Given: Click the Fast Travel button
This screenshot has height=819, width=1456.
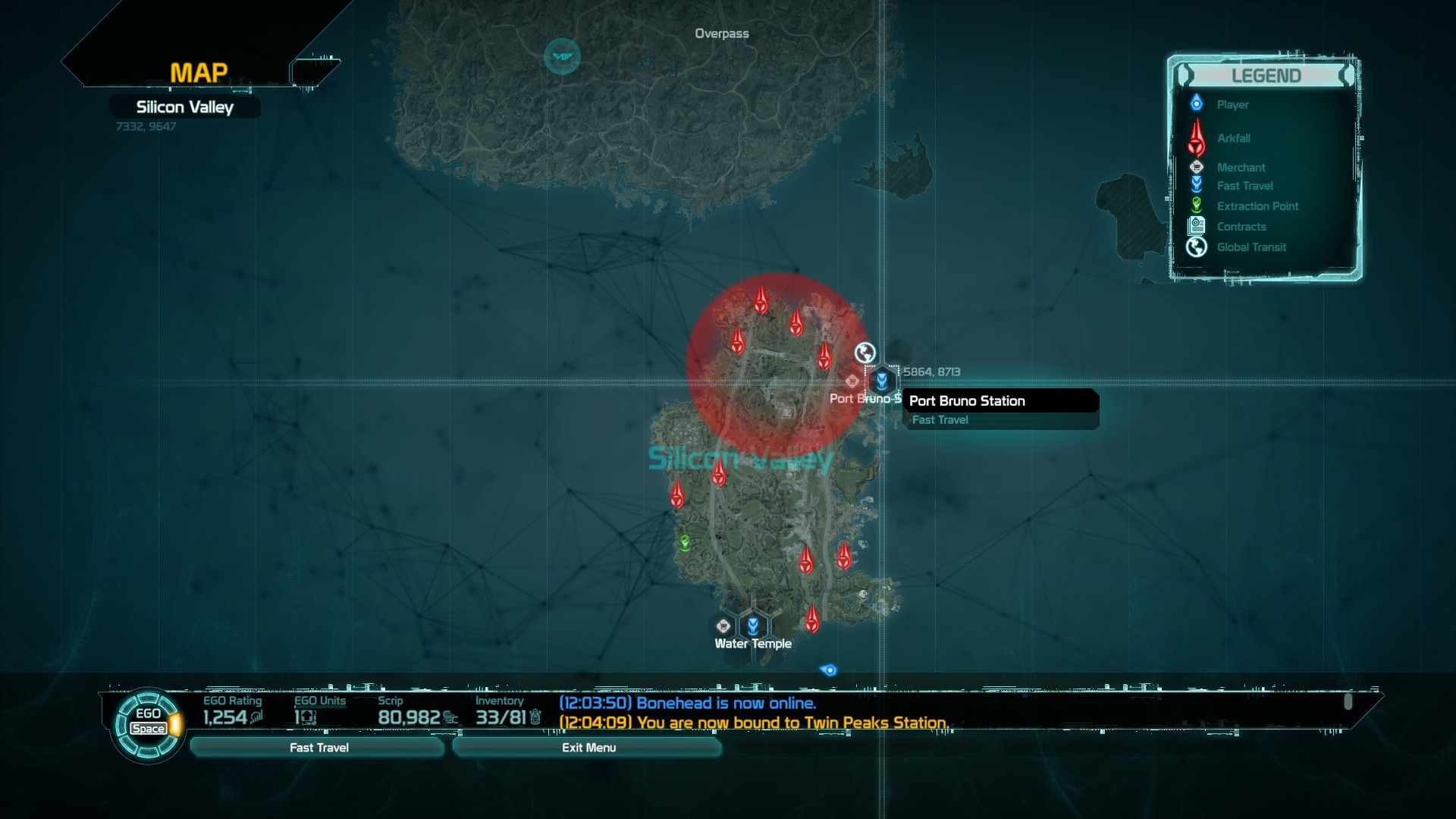Looking at the screenshot, I should pos(318,748).
